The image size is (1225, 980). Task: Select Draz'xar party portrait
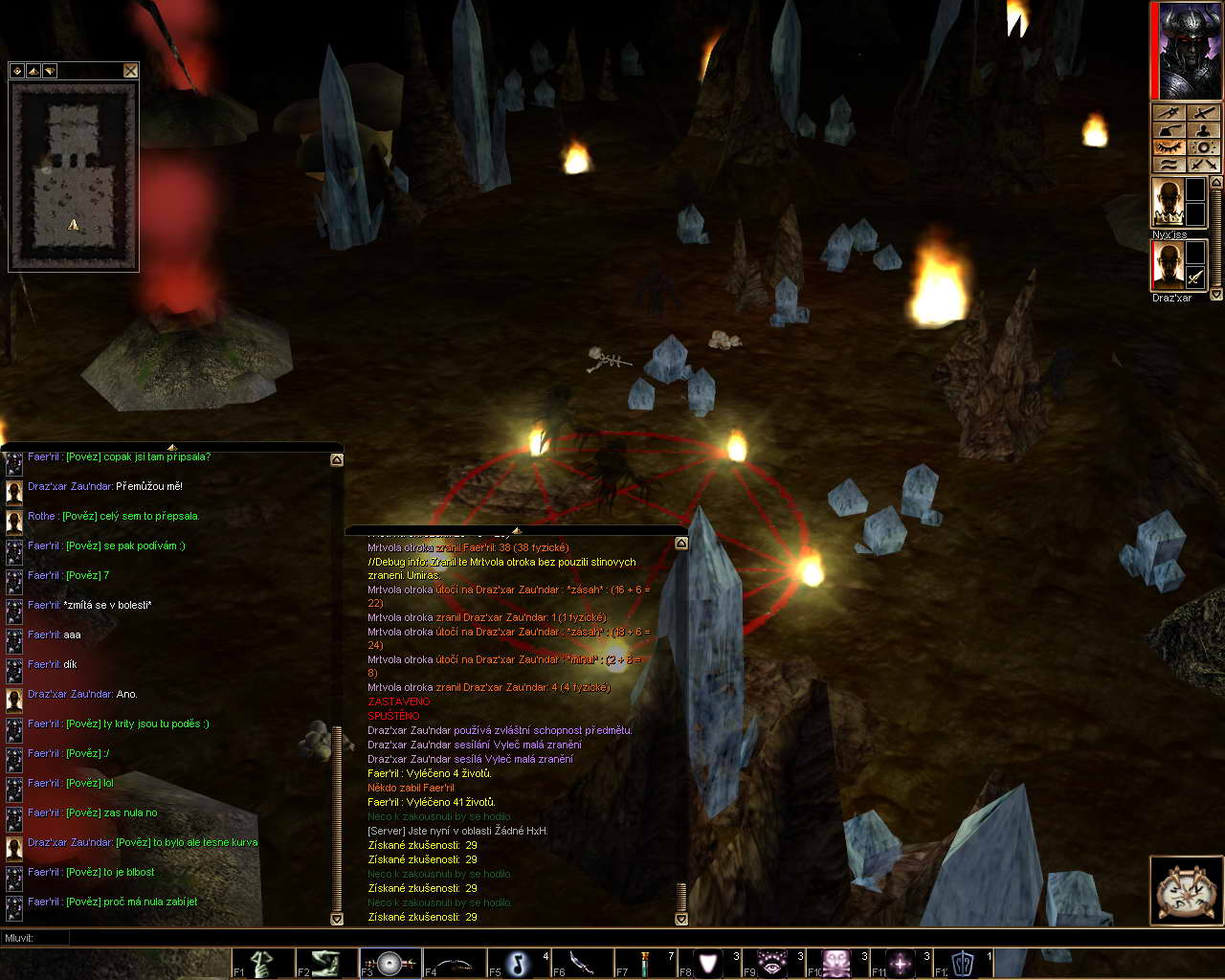click(x=1169, y=265)
